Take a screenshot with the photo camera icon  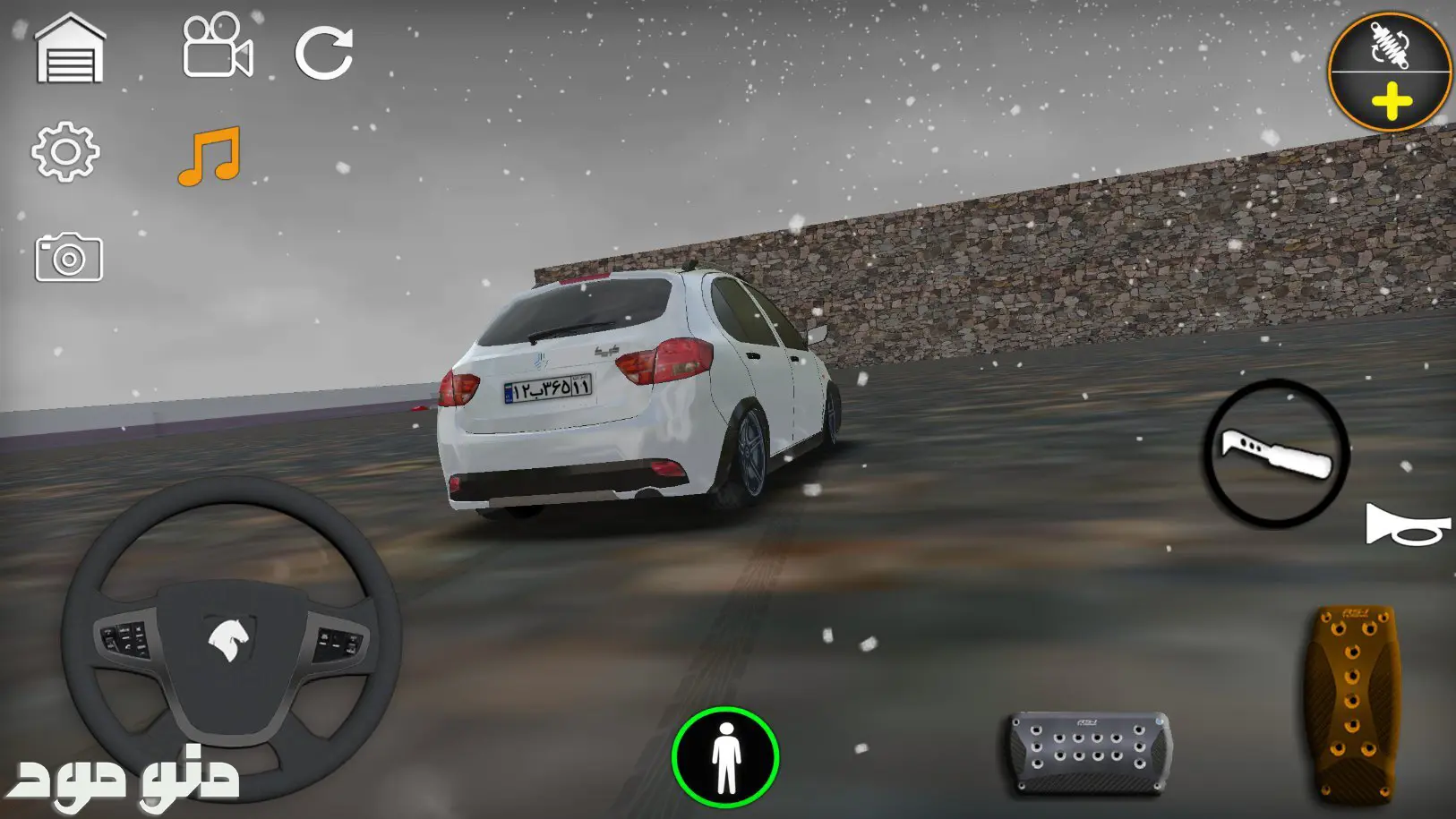(69, 259)
